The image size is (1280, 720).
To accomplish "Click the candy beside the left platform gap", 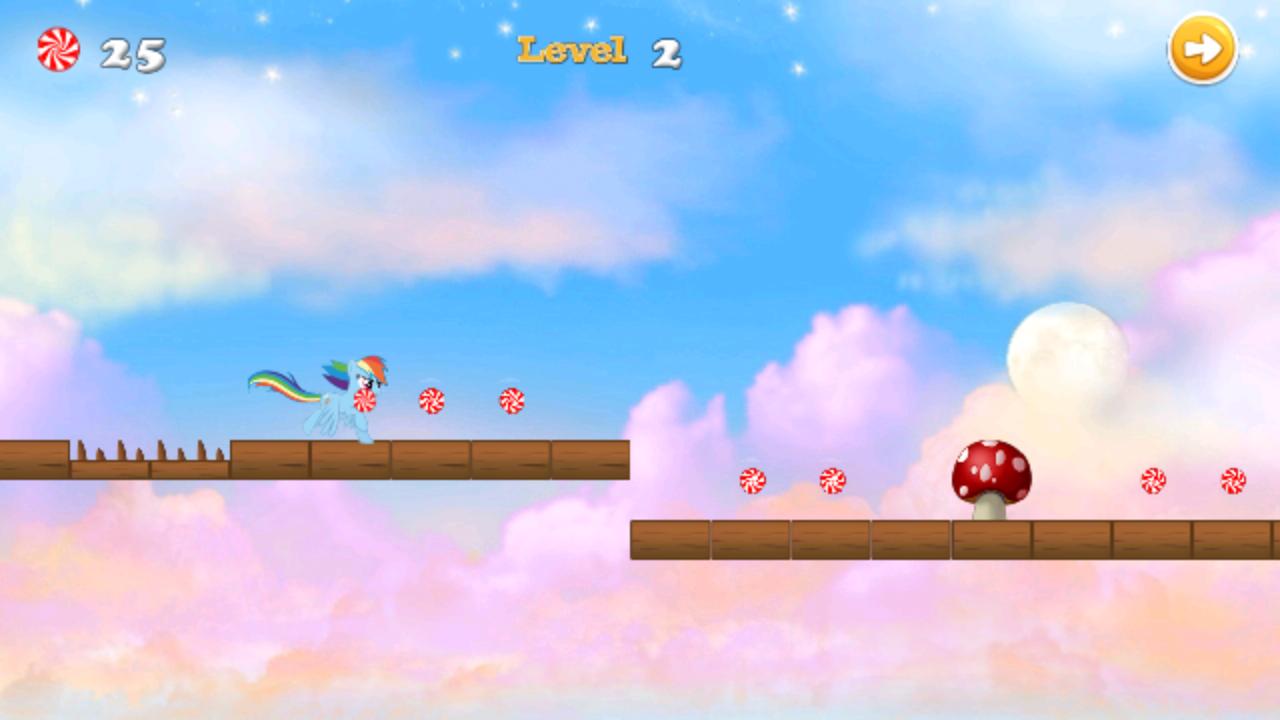I will [x=753, y=480].
